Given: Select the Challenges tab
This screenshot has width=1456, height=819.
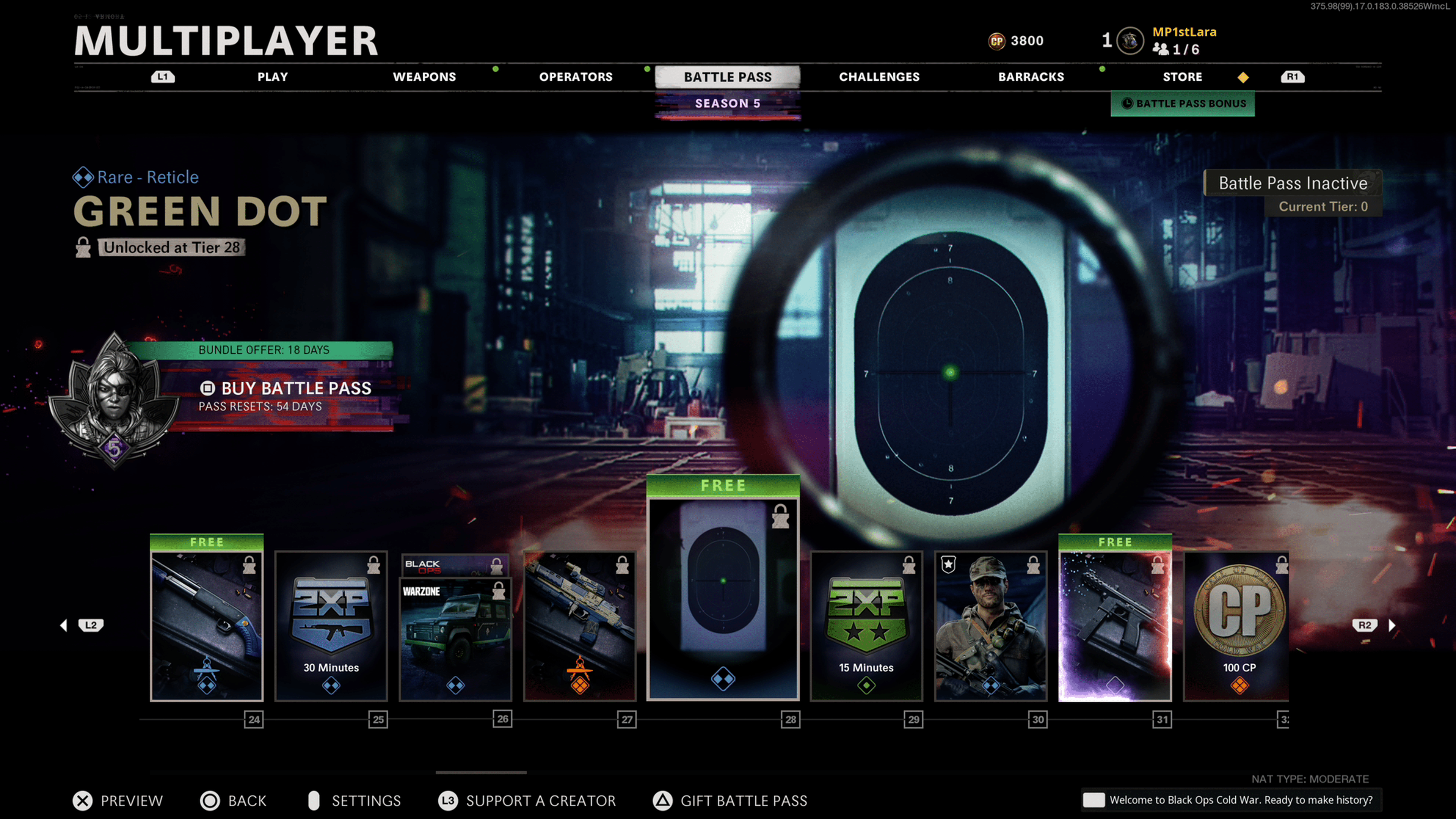Looking at the screenshot, I should pyautogui.click(x=879, y=77).
